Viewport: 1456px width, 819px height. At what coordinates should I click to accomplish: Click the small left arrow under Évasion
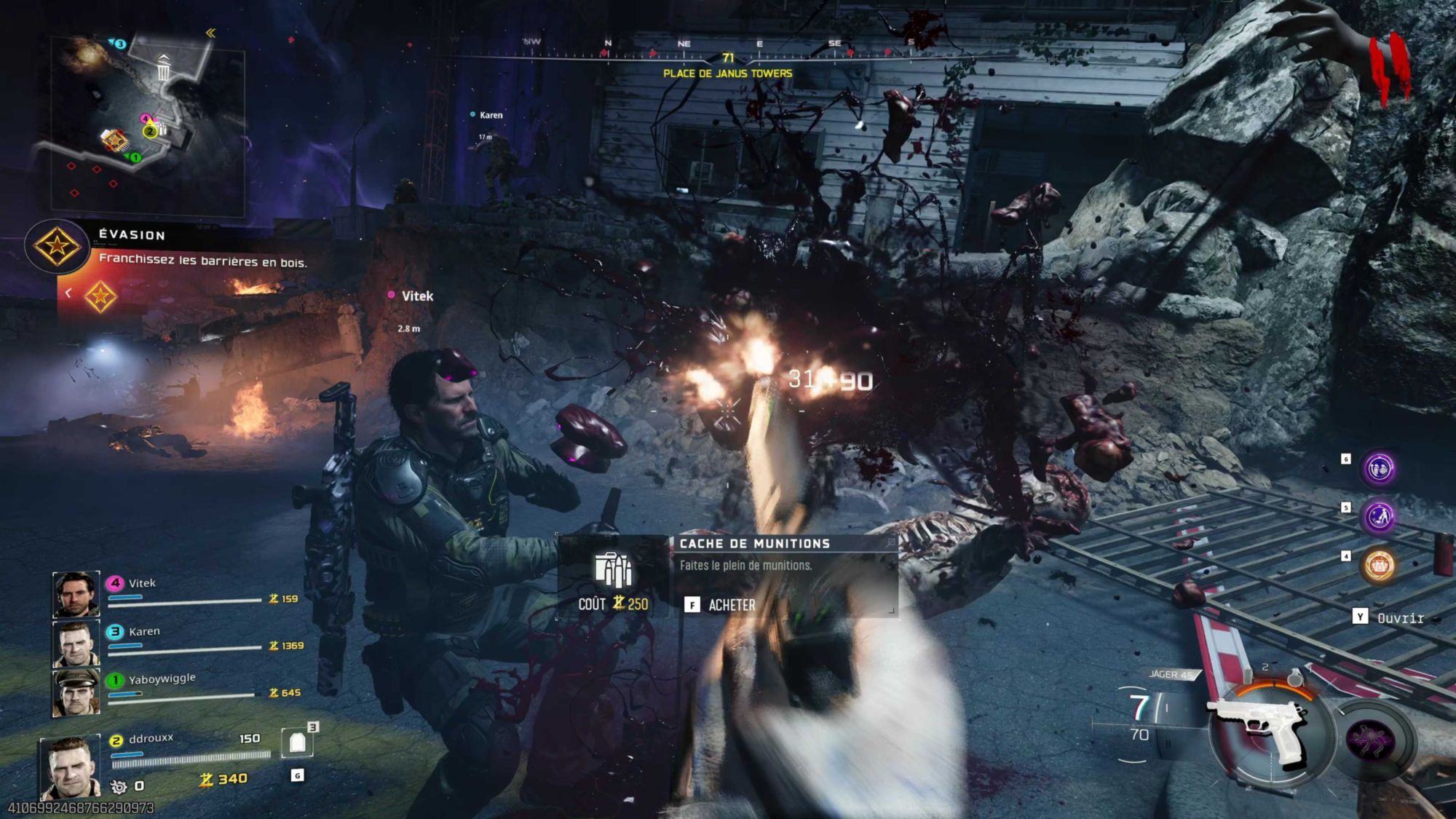click(68, 293)
